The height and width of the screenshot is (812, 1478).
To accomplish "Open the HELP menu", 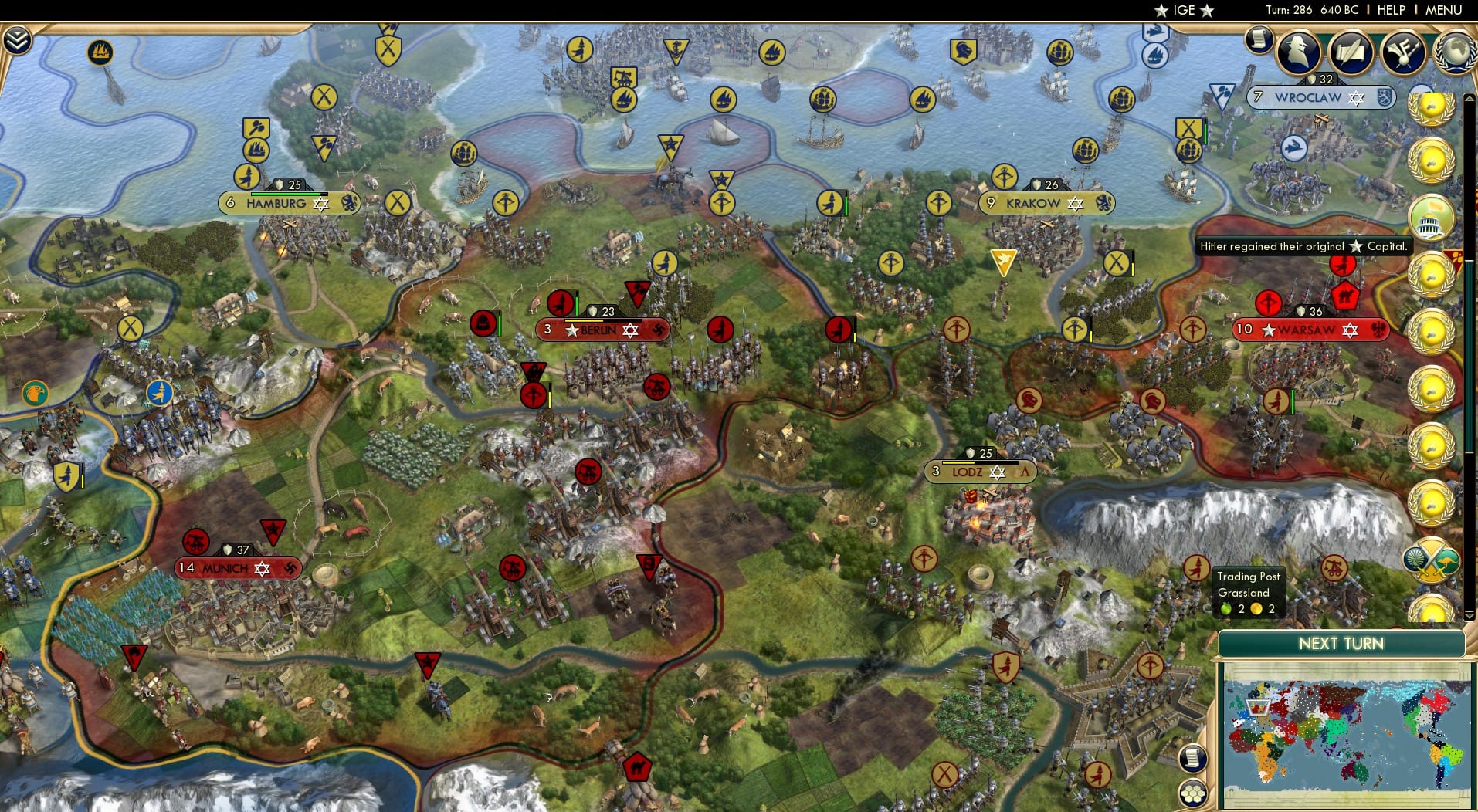I will point(1390,10).
